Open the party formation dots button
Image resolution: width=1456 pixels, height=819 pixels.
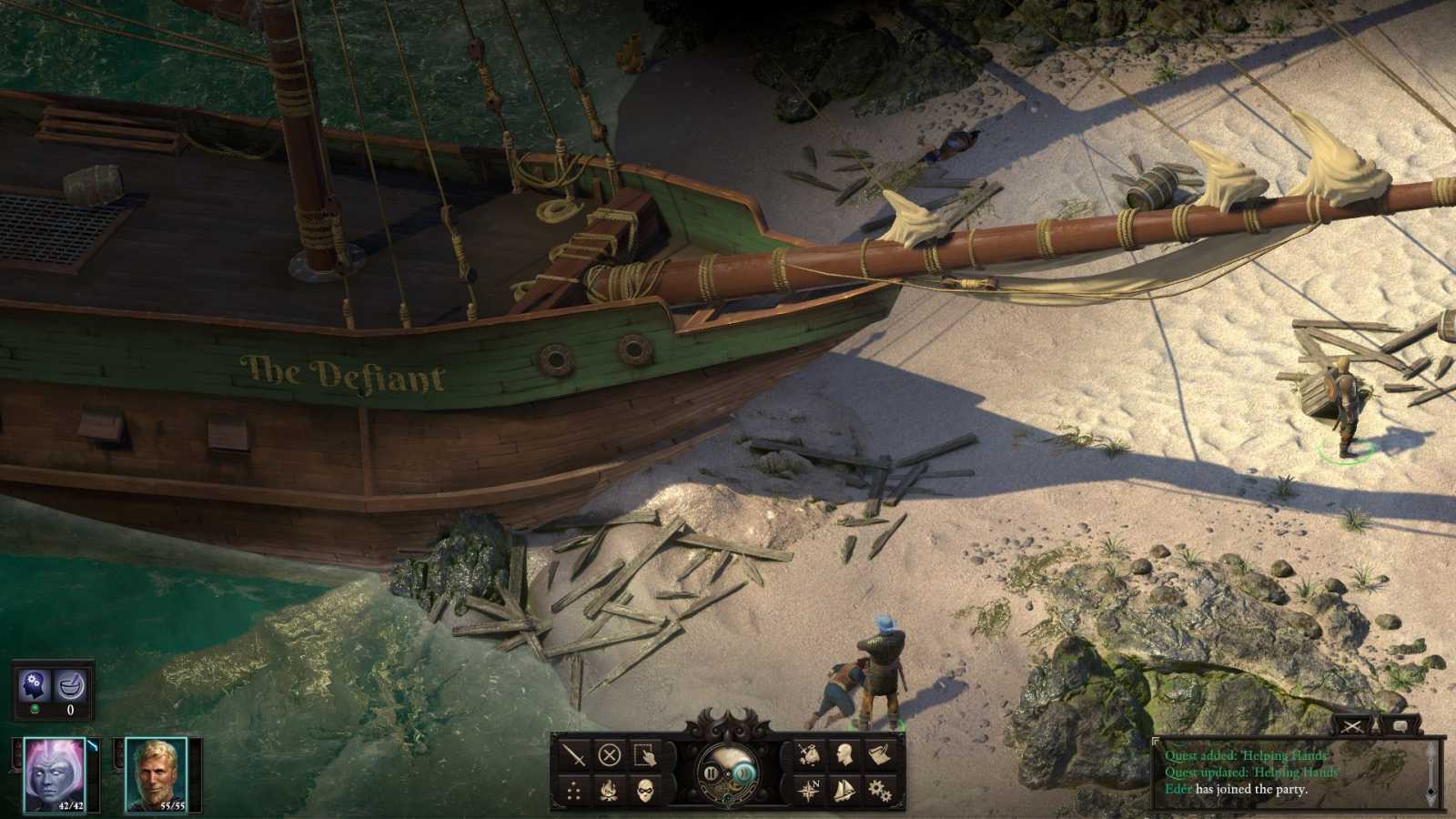point(573,791)
